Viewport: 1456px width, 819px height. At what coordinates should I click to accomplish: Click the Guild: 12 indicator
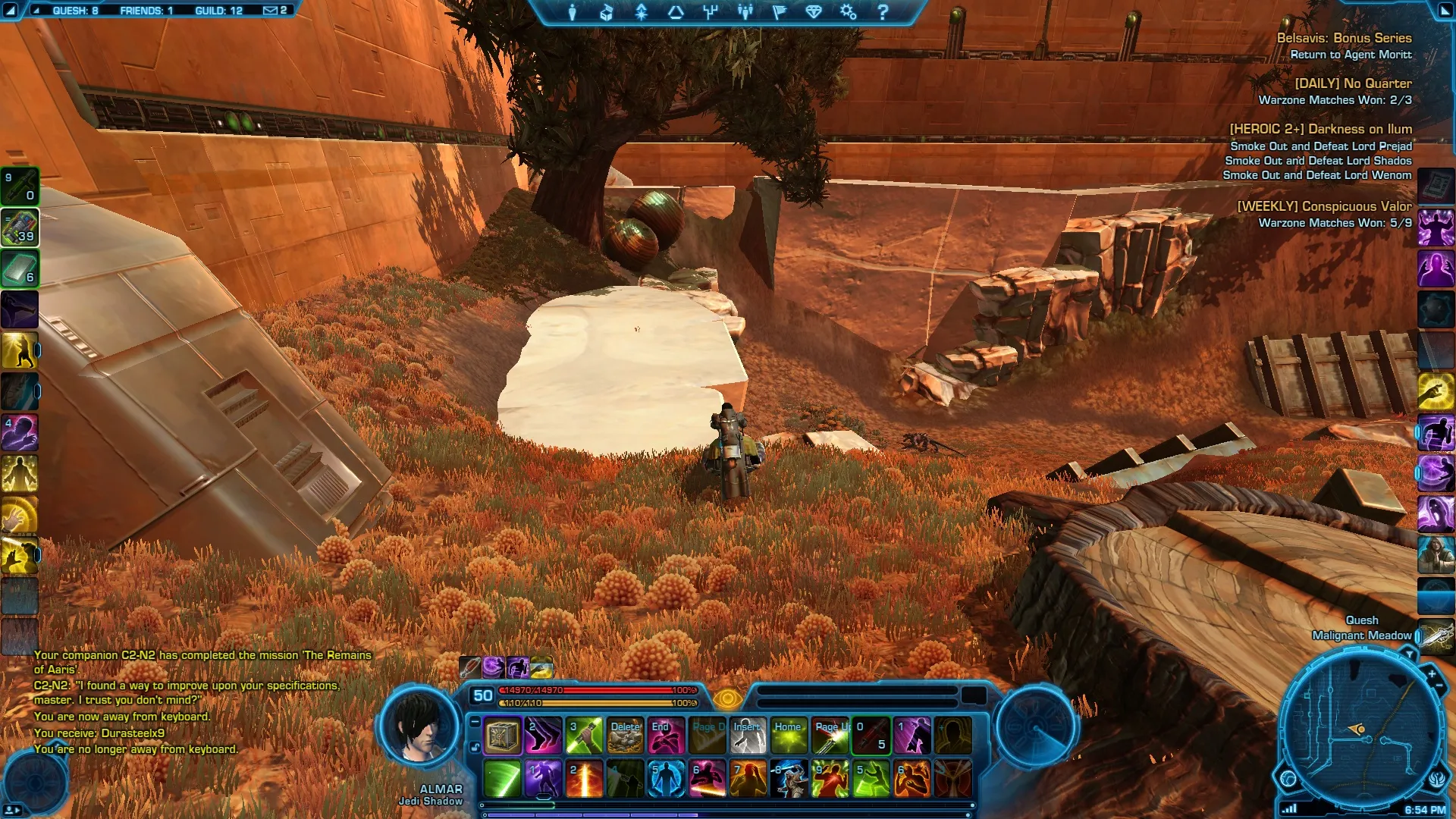click(x=218, y=11)
